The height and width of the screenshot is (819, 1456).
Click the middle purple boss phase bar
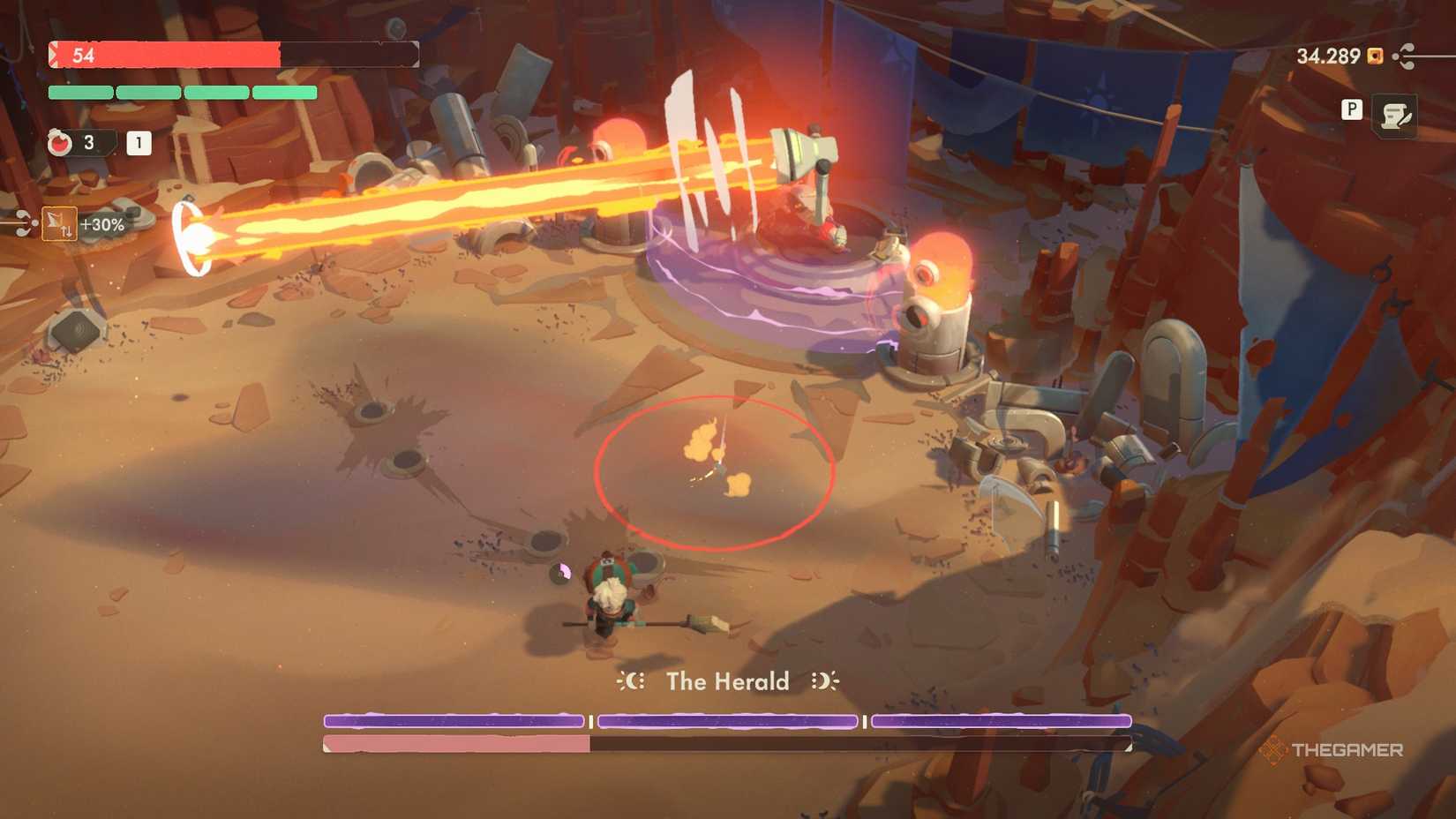(x=728, y=721)
